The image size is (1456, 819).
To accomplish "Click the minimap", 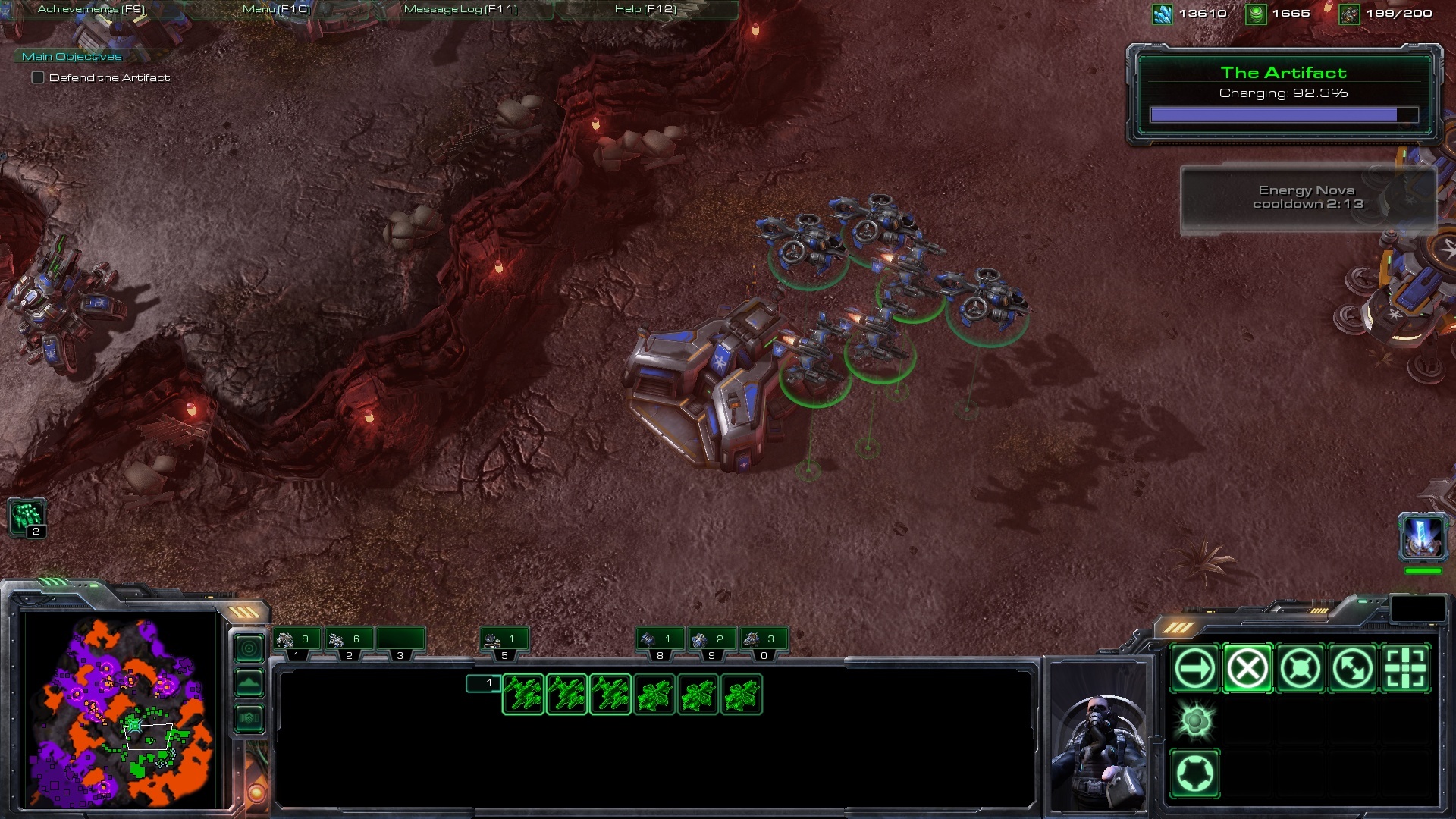I will pos(121,709).
